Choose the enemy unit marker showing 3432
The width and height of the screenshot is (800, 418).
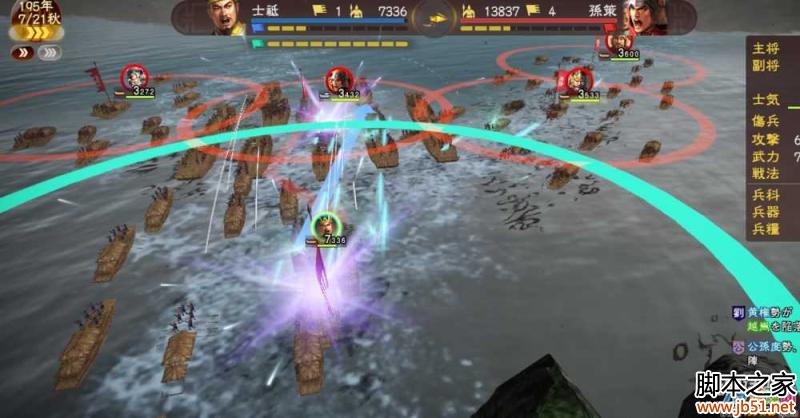337,80
